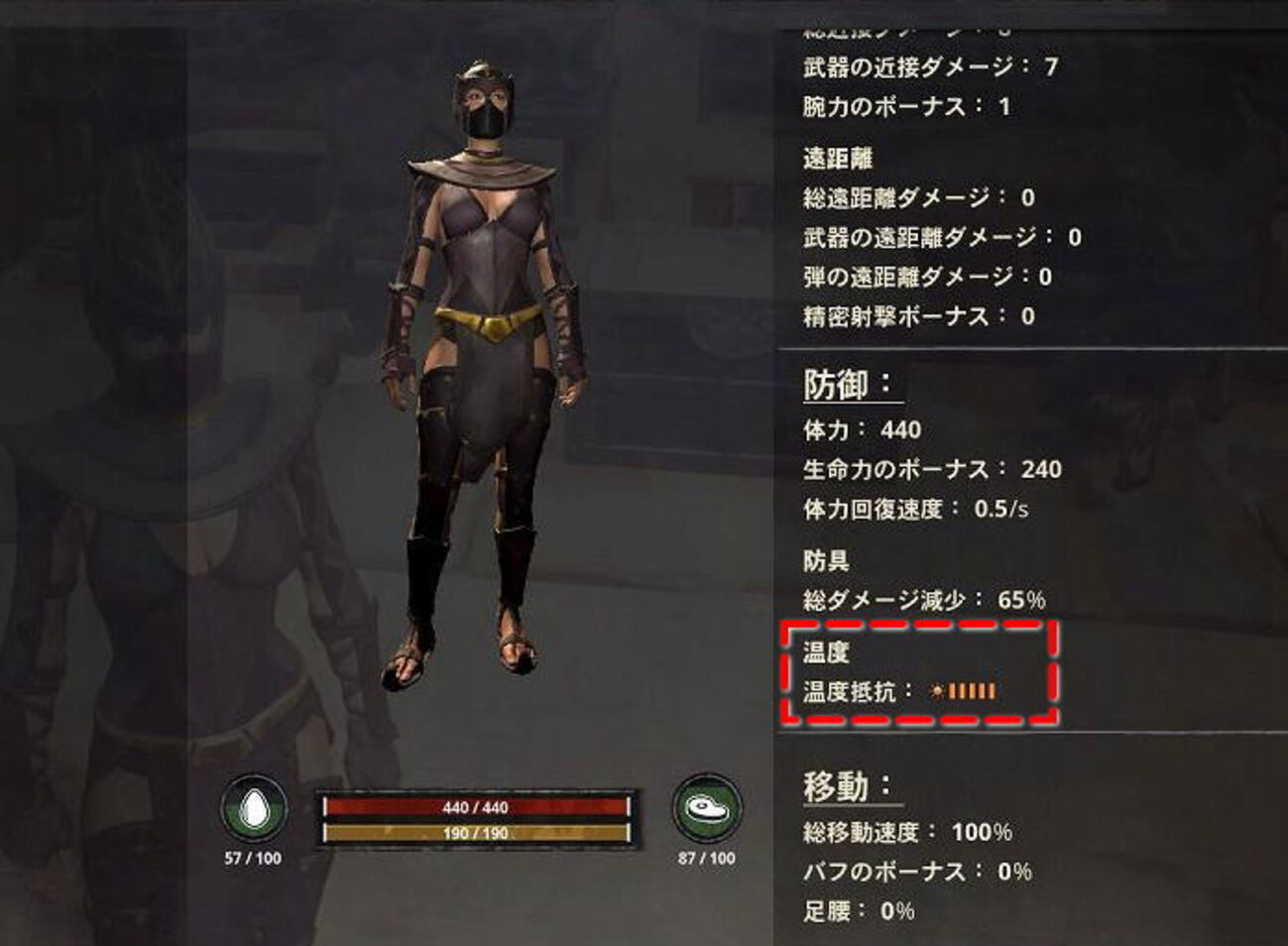Click the yellow stamina bar showing 190/190
Image resolution: width=1288 pixels, height=946 pixels.
tap(476, 834)
